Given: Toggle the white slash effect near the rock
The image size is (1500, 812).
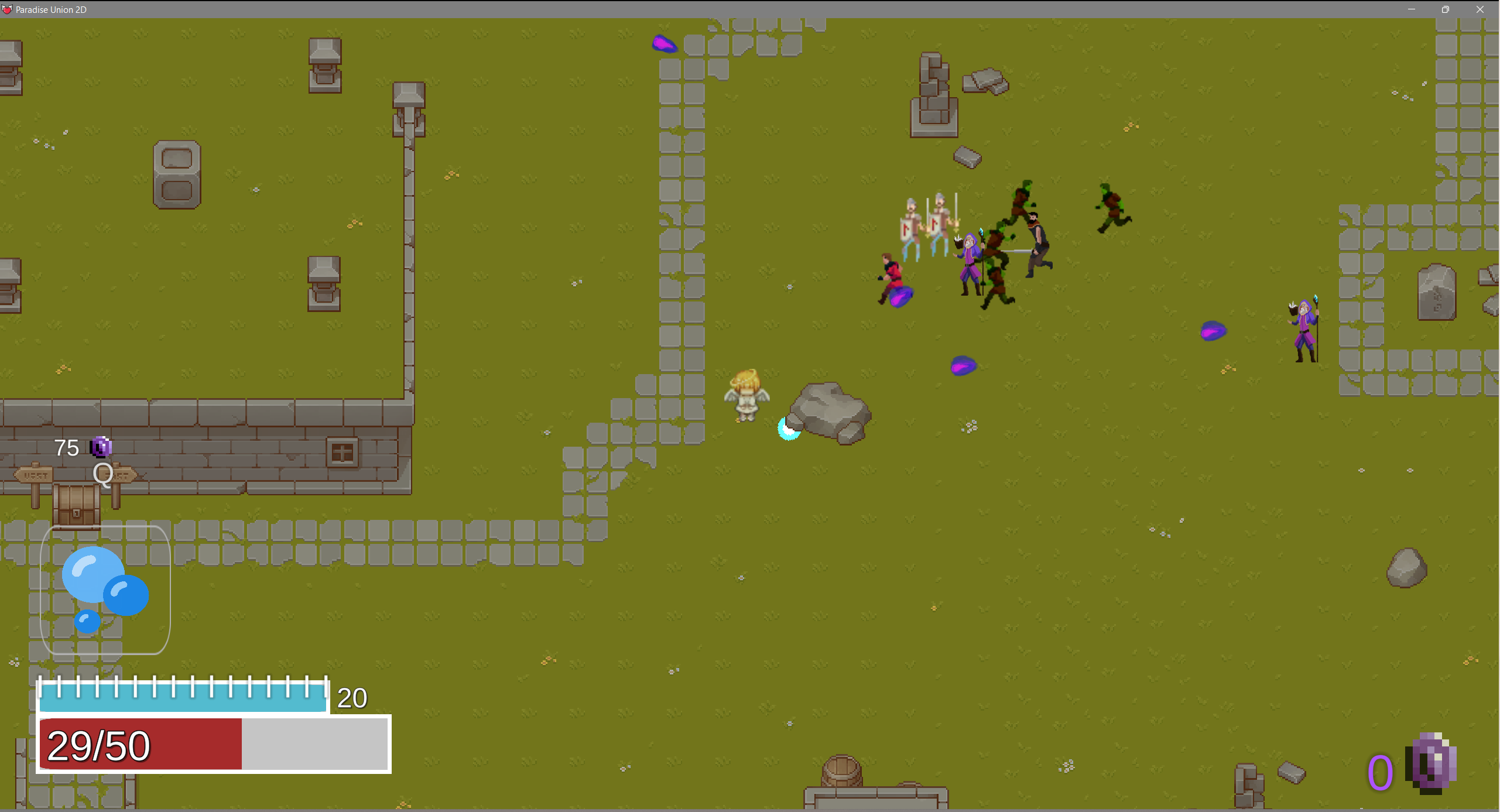Looking at the screenshot, I should [787, 428].
